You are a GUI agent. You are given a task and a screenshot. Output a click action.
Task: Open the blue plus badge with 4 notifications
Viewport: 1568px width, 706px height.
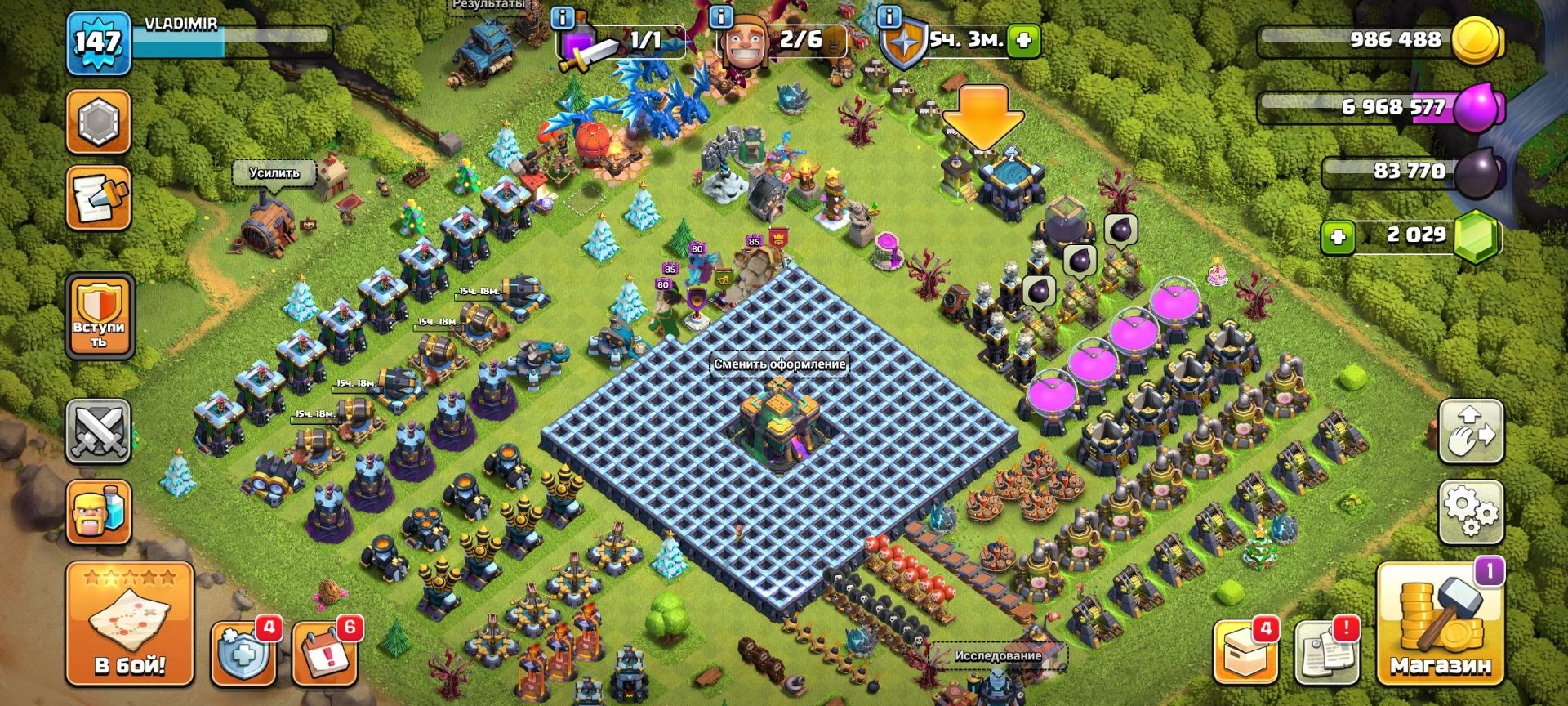243,654
